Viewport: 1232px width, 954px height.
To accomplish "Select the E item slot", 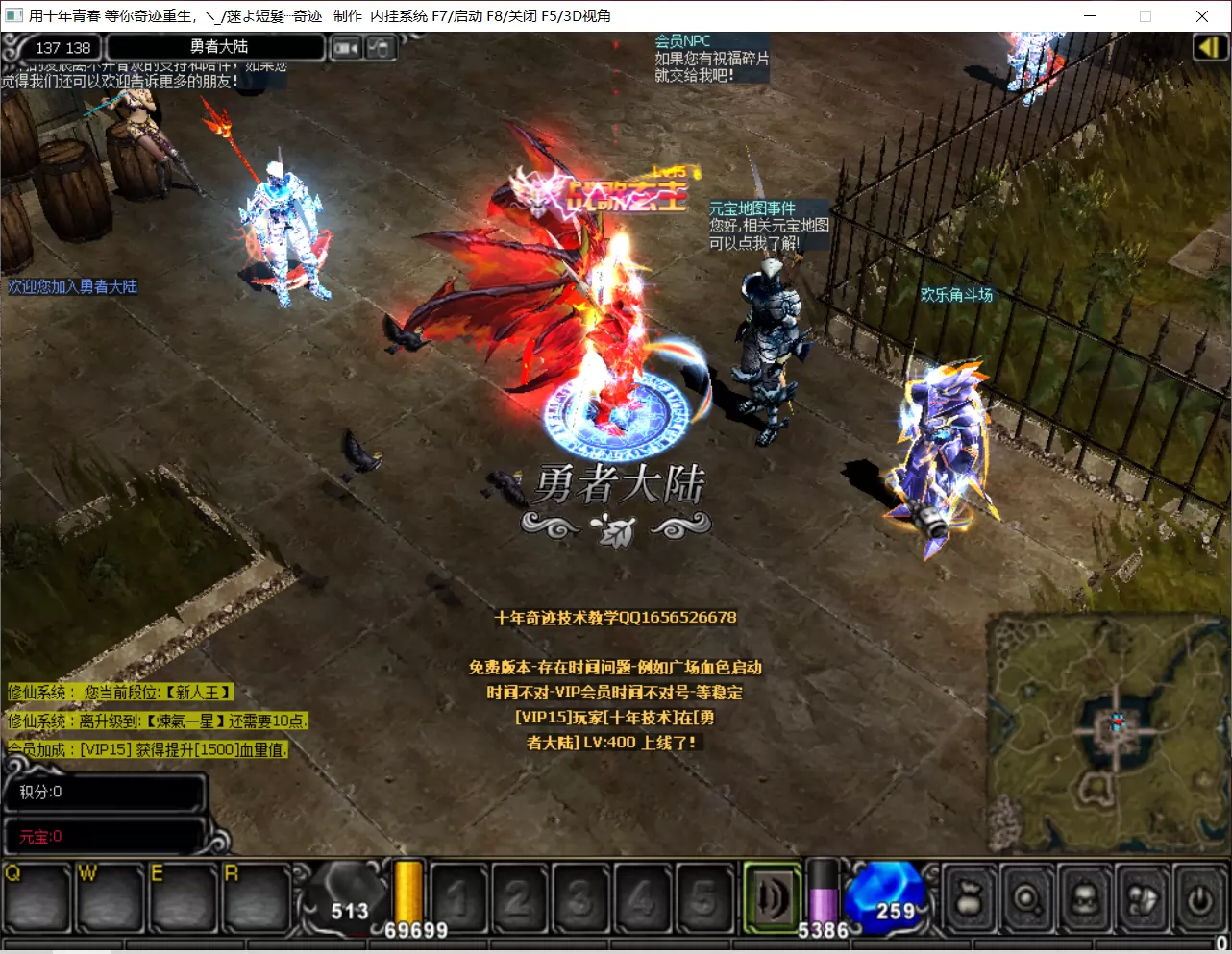I will pos(183,899).
